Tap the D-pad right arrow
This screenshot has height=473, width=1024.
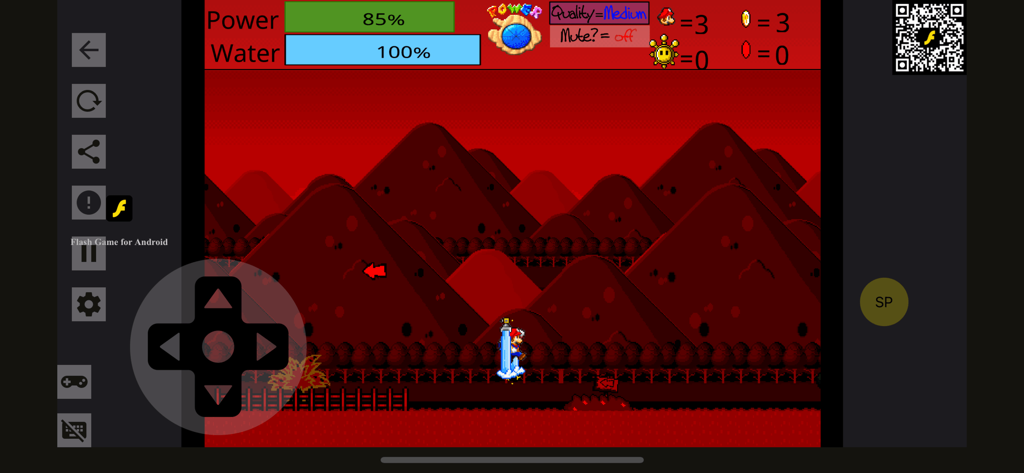tap(266, 347)
